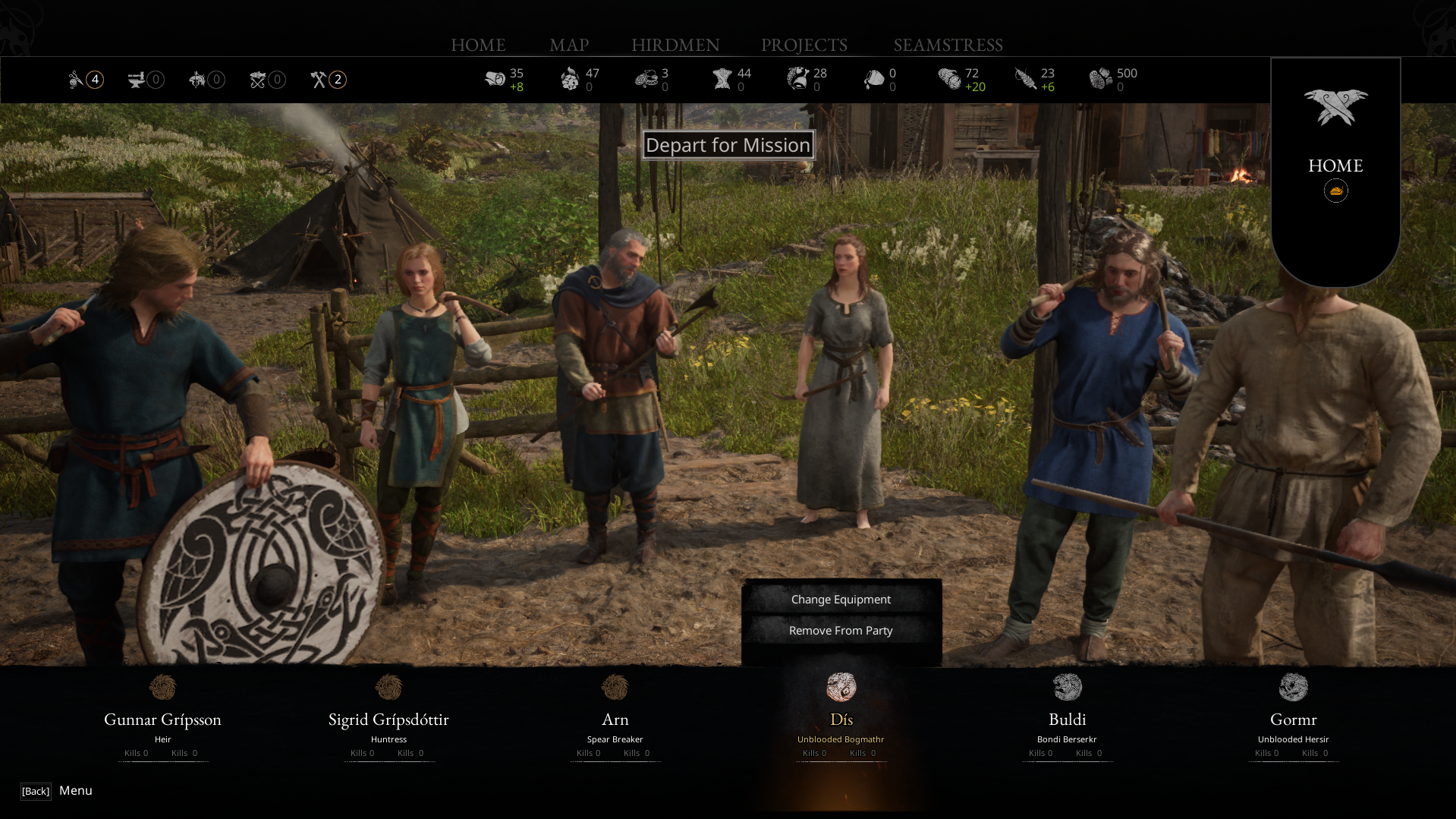Select Sigrid Grípsdóttir the Huntress
Screen dimensions: 1456x819
click(x=388, y=719)
